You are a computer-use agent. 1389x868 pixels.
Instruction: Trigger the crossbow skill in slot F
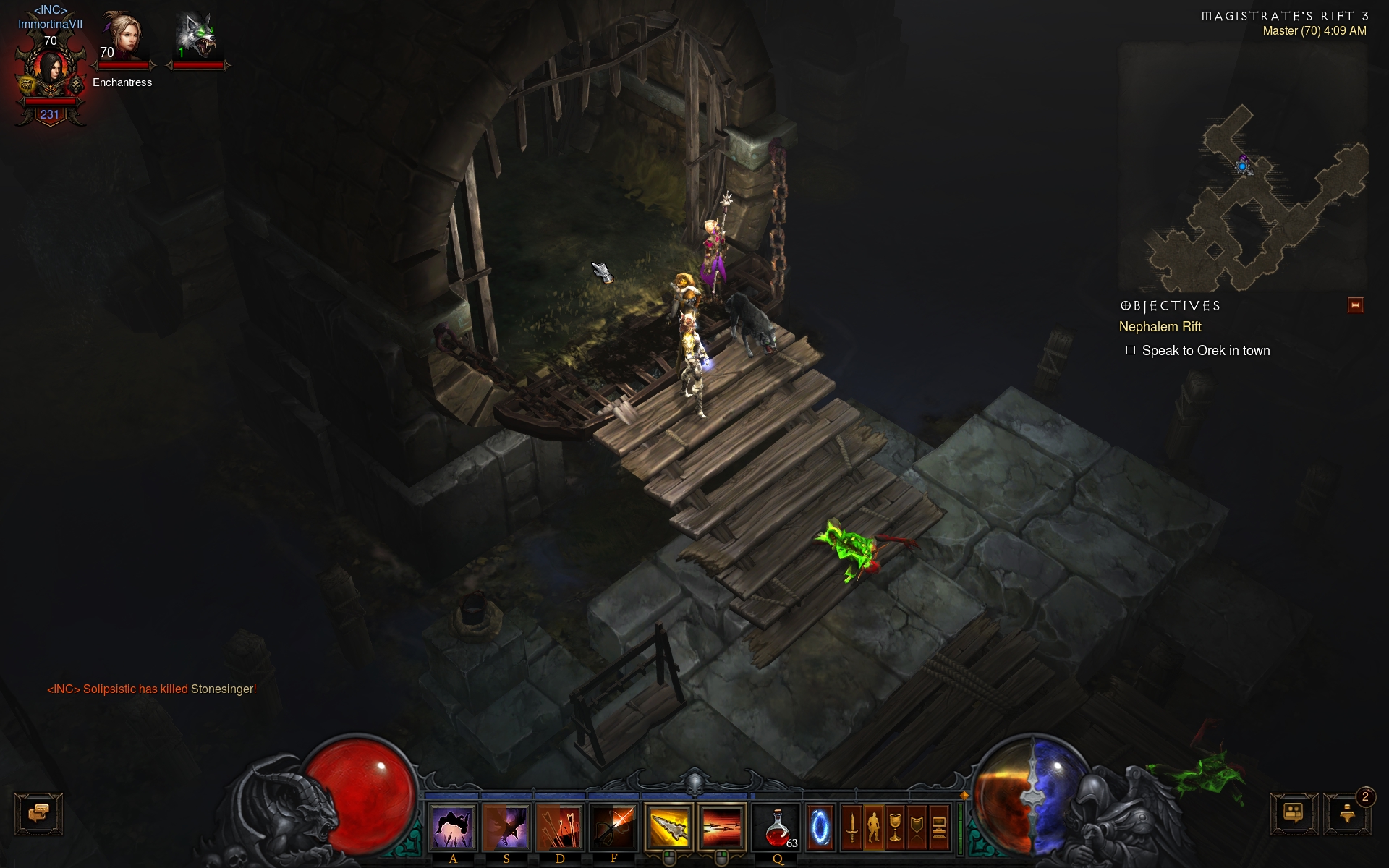coord(613,827)
